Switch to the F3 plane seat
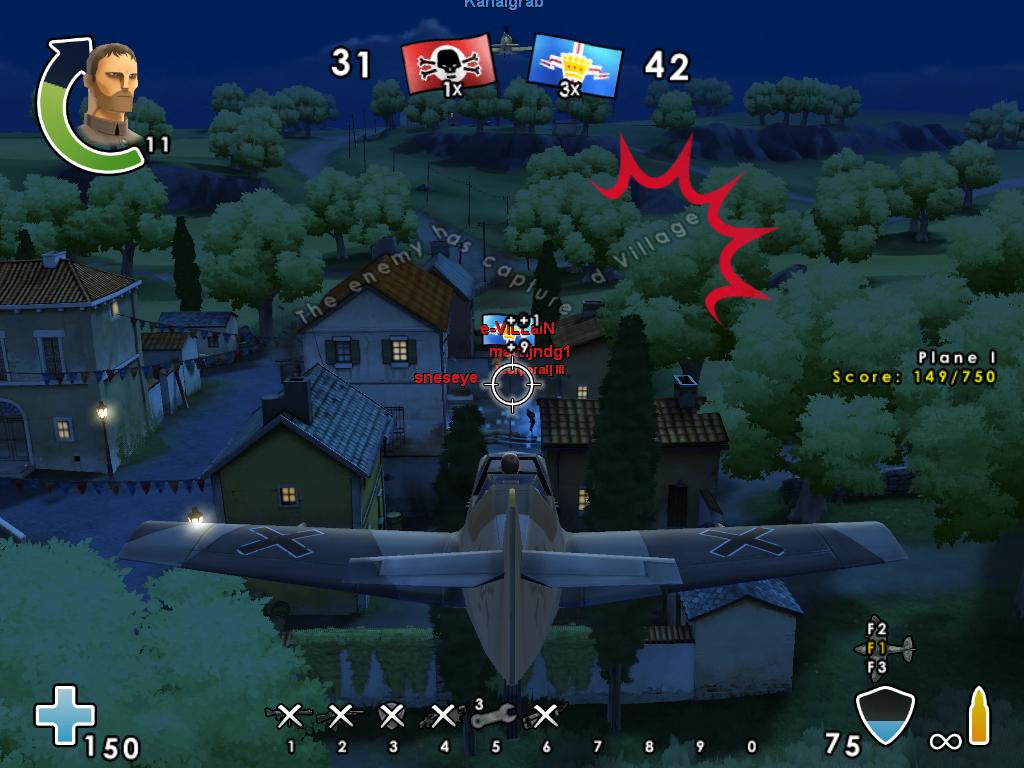 (877, 667)
